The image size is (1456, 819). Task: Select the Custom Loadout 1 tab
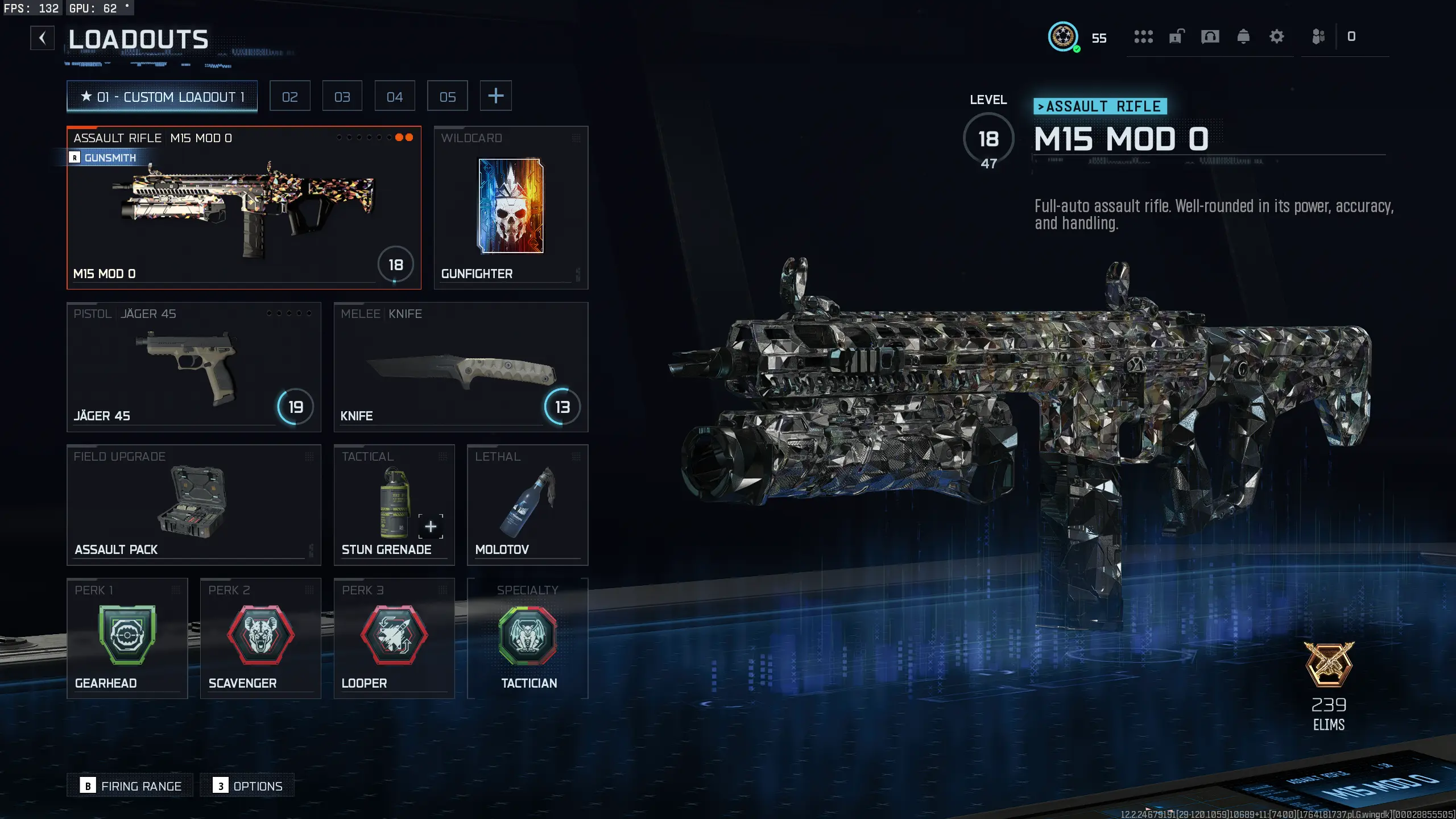click(x=162, y=97)
